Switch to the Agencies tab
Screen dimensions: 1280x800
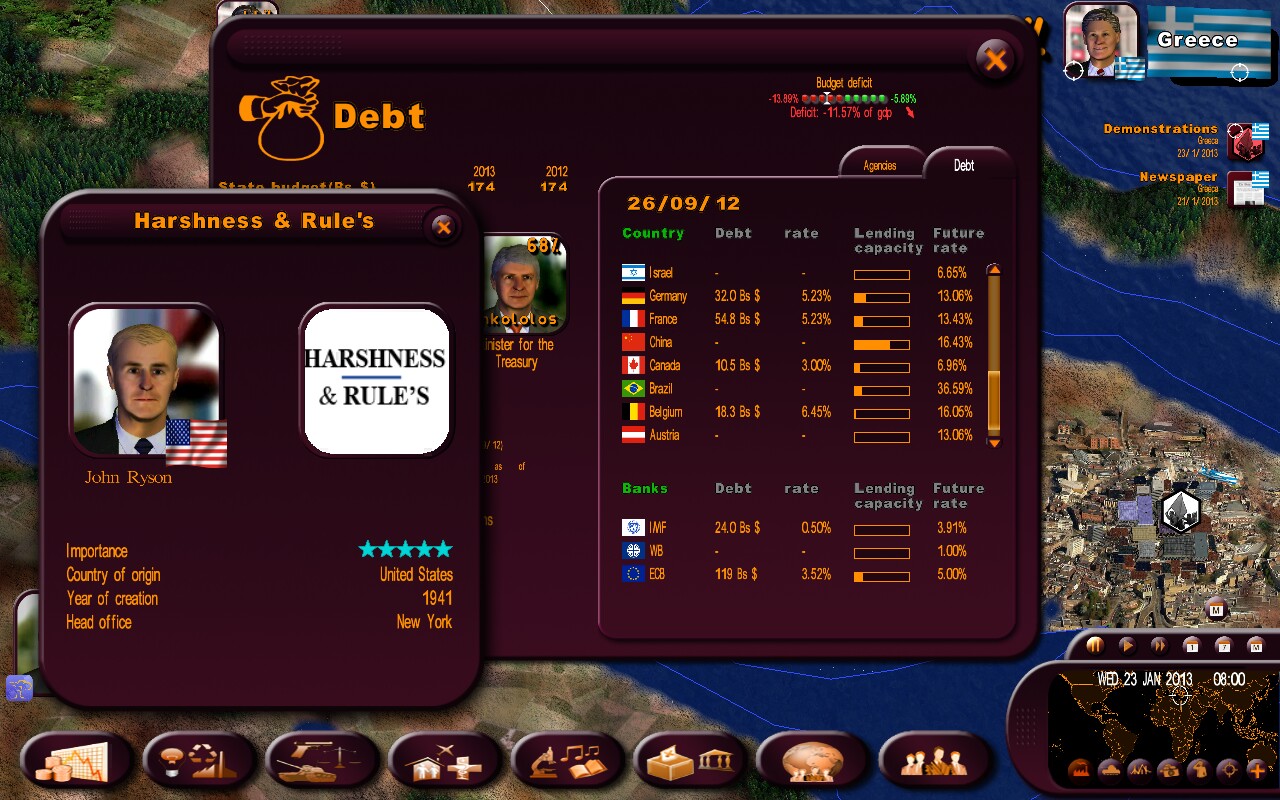[x=881, y=165]
